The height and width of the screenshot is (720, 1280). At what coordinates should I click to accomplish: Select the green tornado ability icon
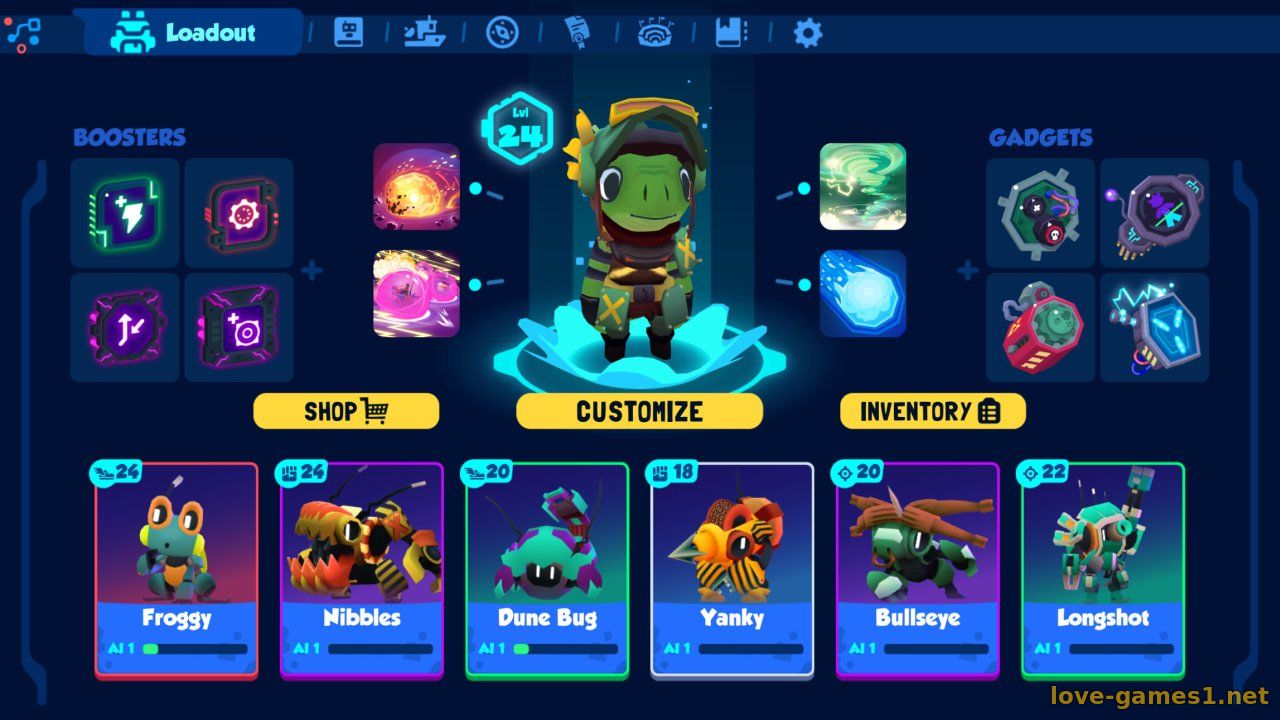pyautogui.click(x=863, y=187)
